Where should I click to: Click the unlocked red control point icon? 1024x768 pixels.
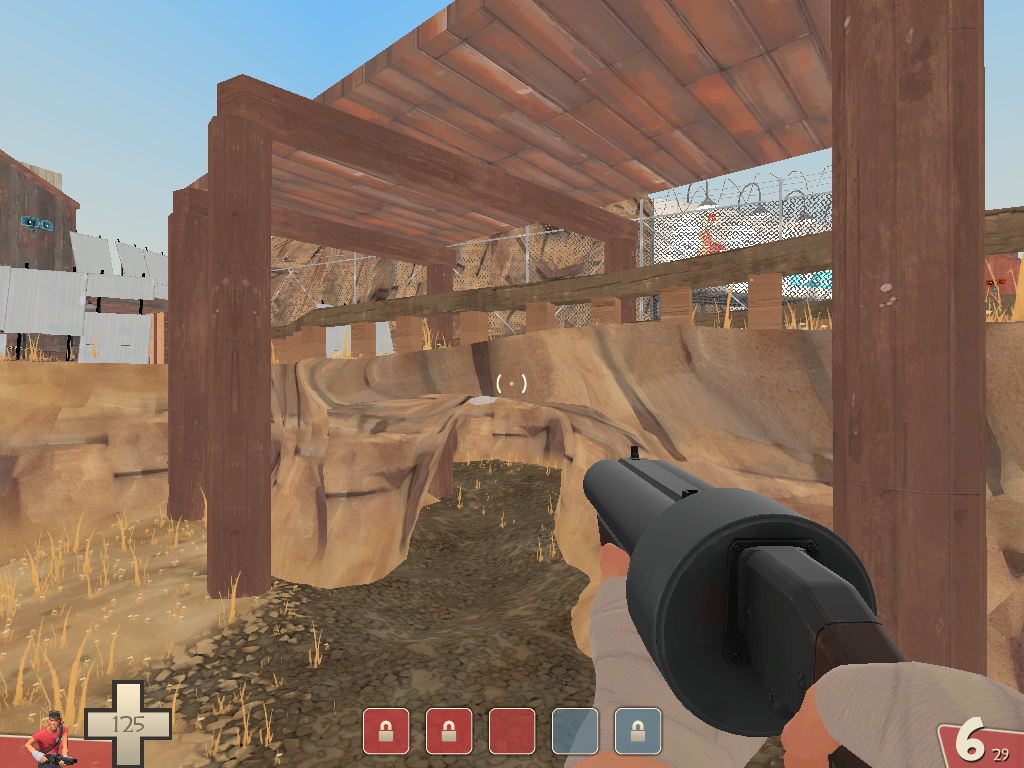pos(512,731)
